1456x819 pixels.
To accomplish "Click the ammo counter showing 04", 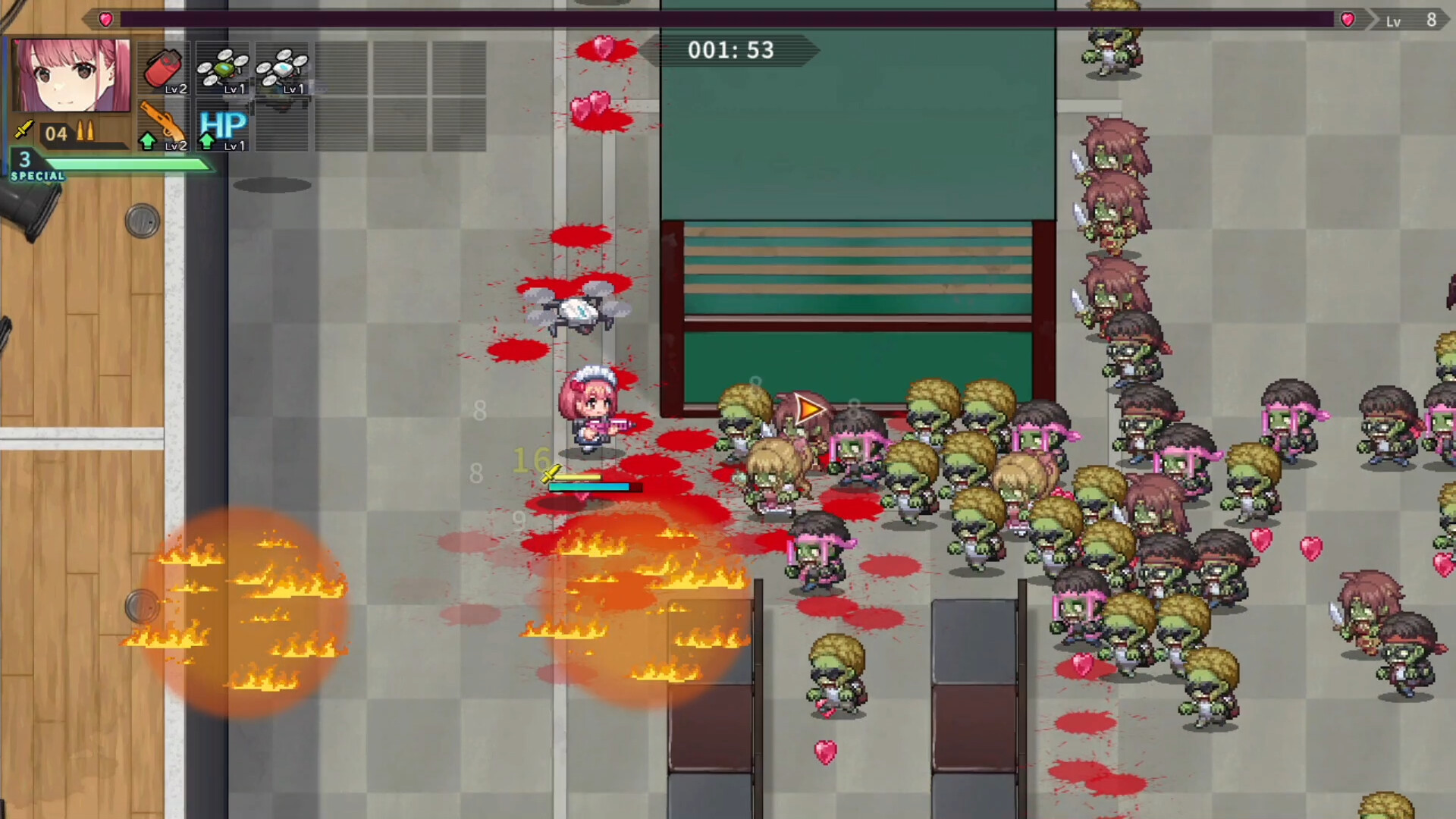I will pyautogui.click(x=55, y=133).
